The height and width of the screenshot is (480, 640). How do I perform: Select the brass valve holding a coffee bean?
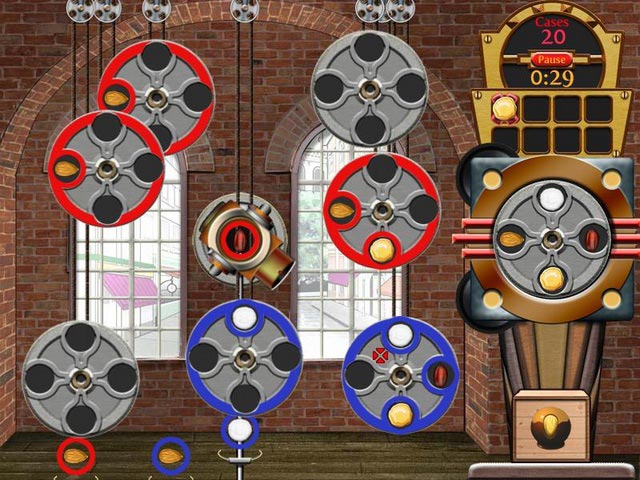pyautogui.click(x=240, y=240)
